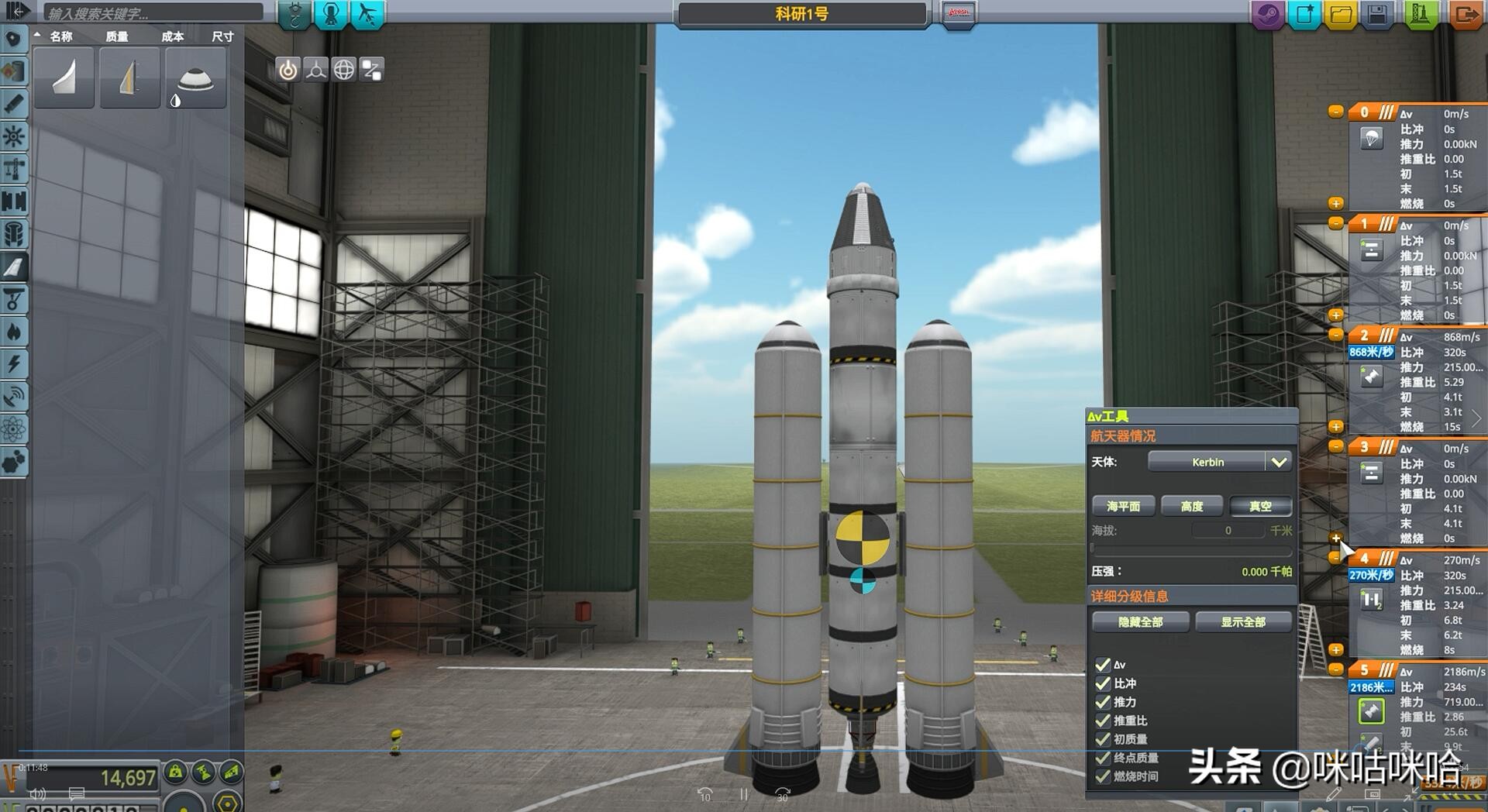Toggle the 推重比 (thrust-to-weight) checkbox

(x=1103, y=721)
